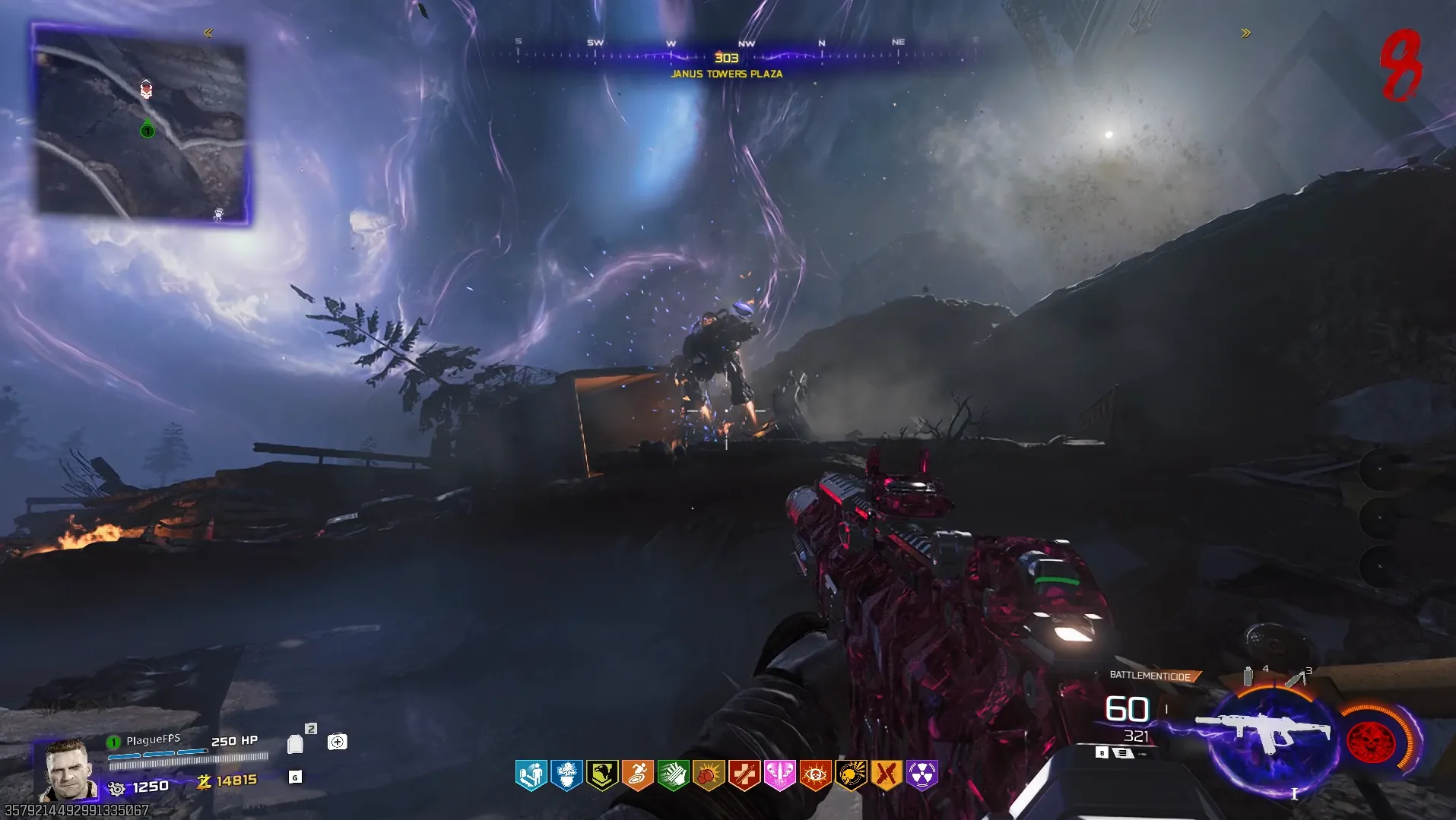The width and height of the screenshot is (1456, 820).
Task: Activate the red skull field upgrade
Action: click(x=1371, y=740)
